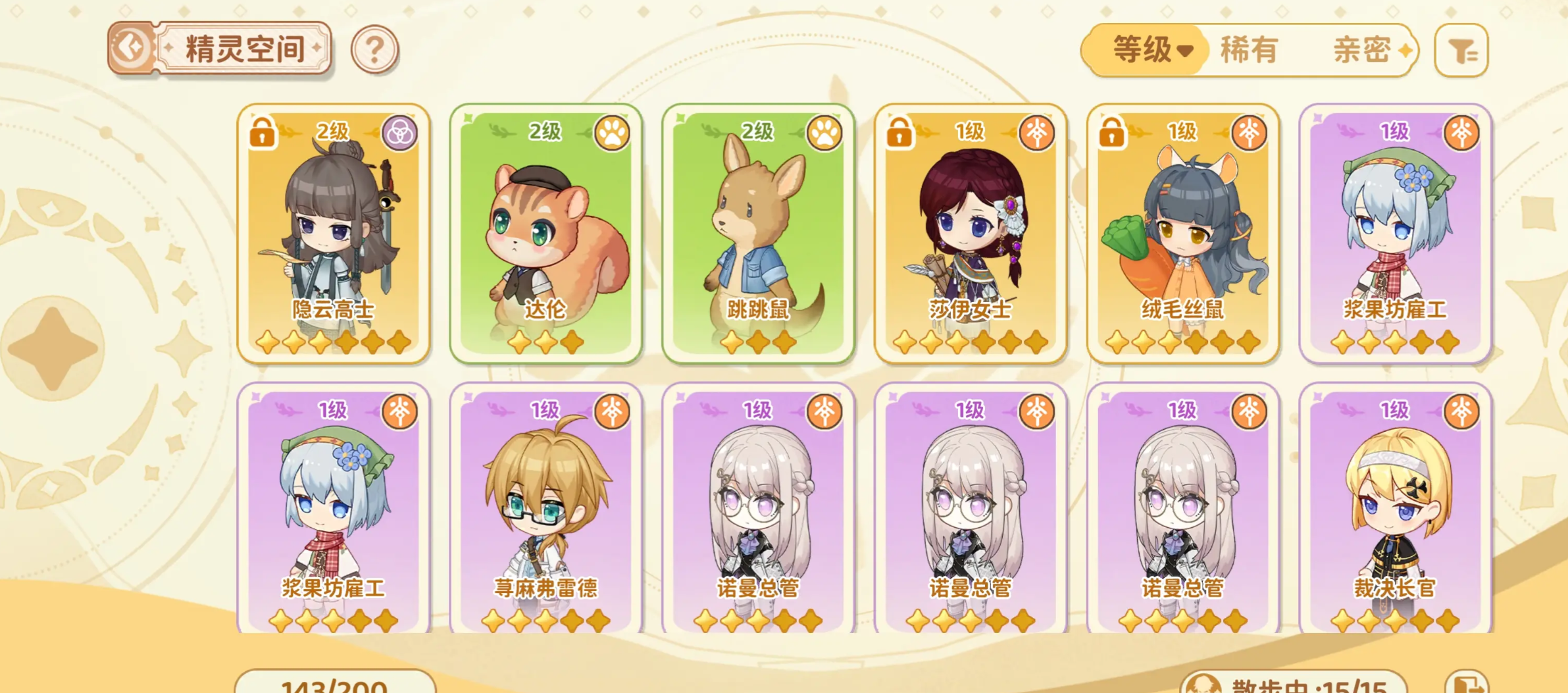Image resolution: width=1568 pixels, height=693 pixels.
Task: Open the 散步中 walking status button
Action: [x=1293, y=684]
